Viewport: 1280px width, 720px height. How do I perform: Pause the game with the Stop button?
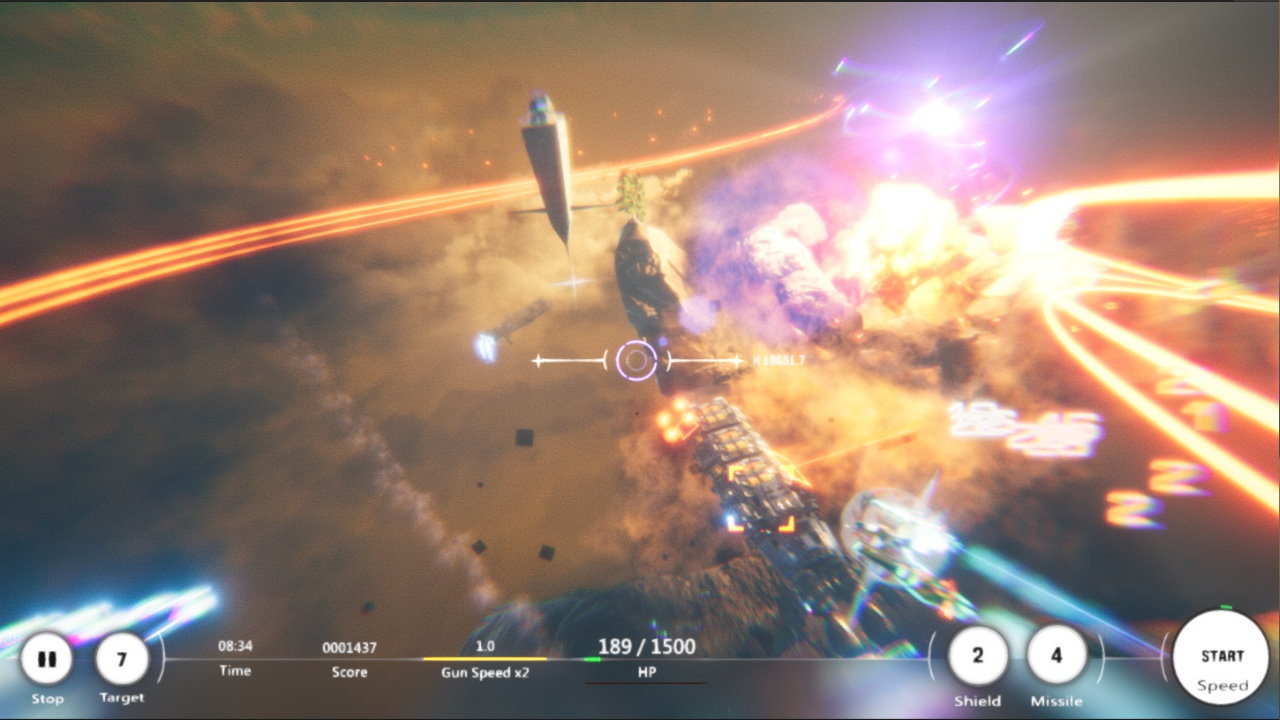pyautogui.click(x=46, y=660)
